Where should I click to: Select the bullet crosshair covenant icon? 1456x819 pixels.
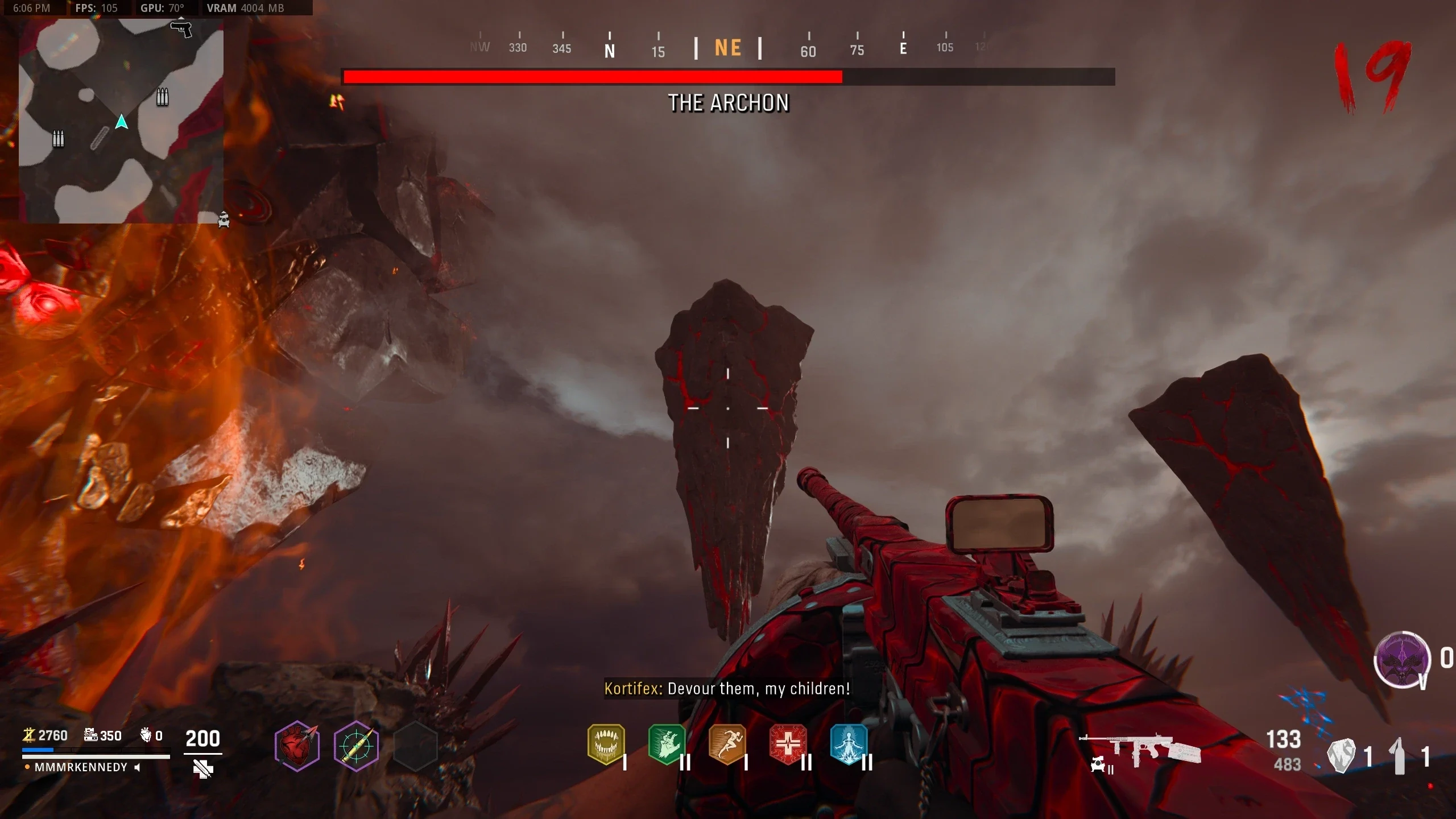click(356, 746)
